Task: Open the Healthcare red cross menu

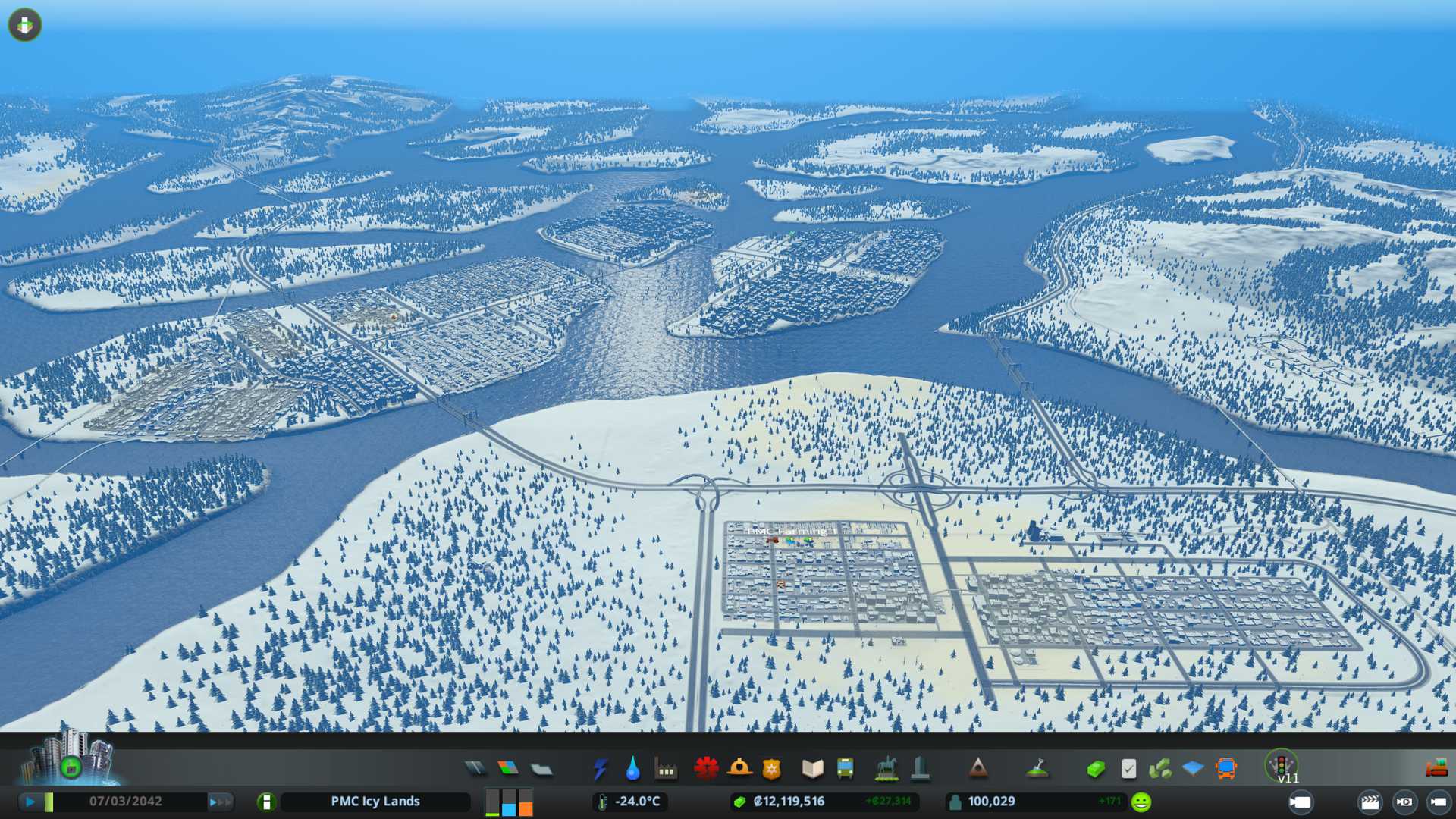Action: click(706, 768)
